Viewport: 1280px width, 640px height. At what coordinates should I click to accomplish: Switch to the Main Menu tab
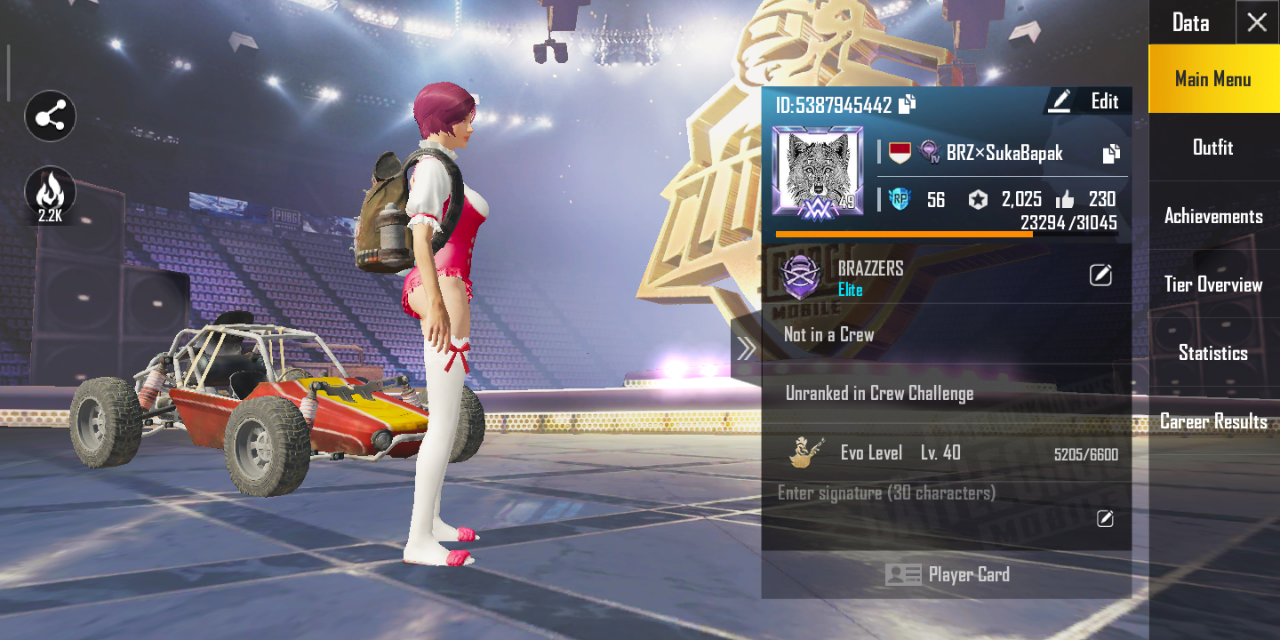(1213, 79)
